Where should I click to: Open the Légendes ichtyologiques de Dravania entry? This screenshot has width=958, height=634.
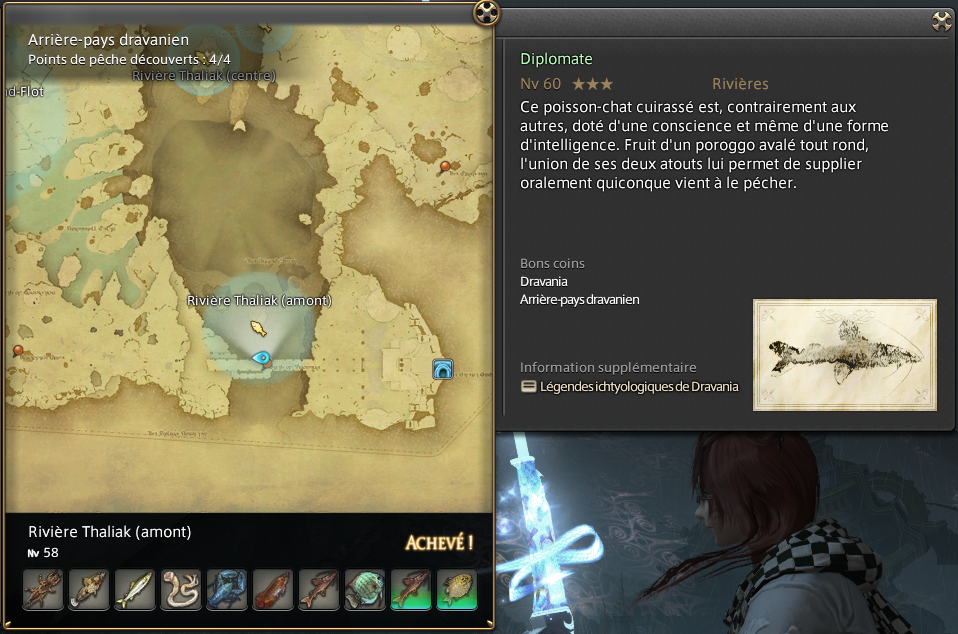[x=639, y=386]
